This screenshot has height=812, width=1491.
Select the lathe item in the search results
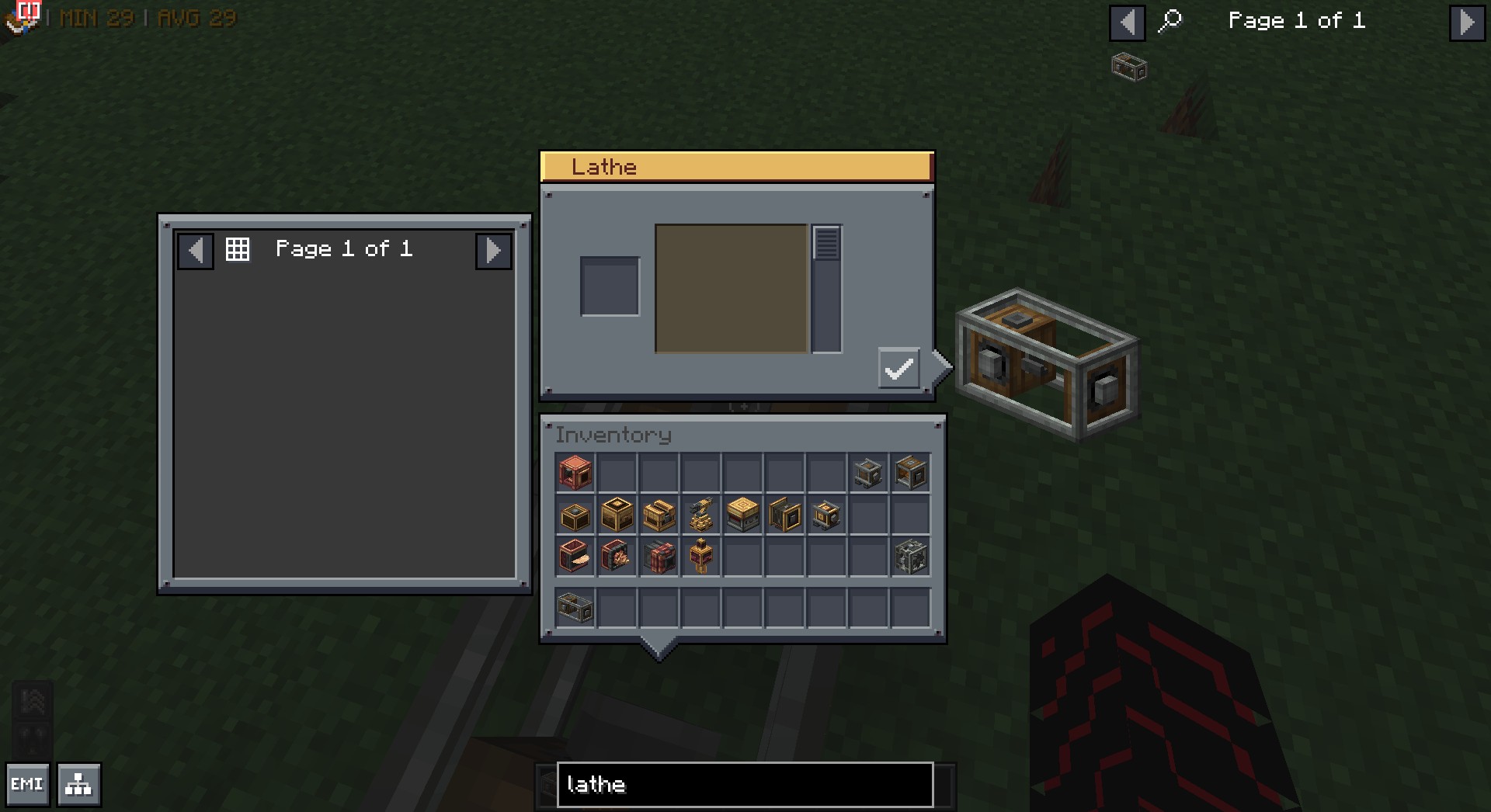click(1129, 67)
